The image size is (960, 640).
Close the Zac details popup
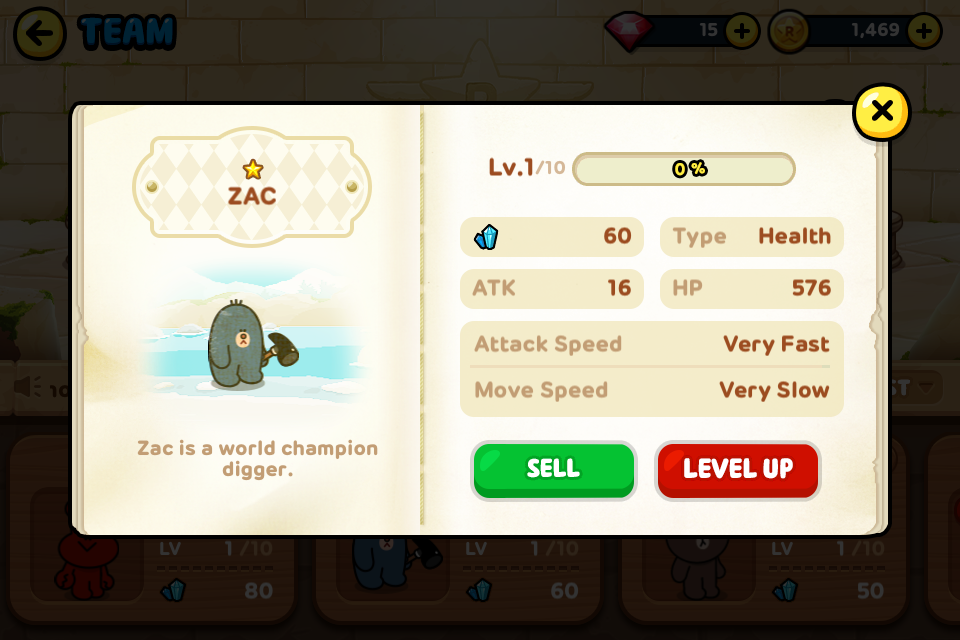[x=881, y=112]
